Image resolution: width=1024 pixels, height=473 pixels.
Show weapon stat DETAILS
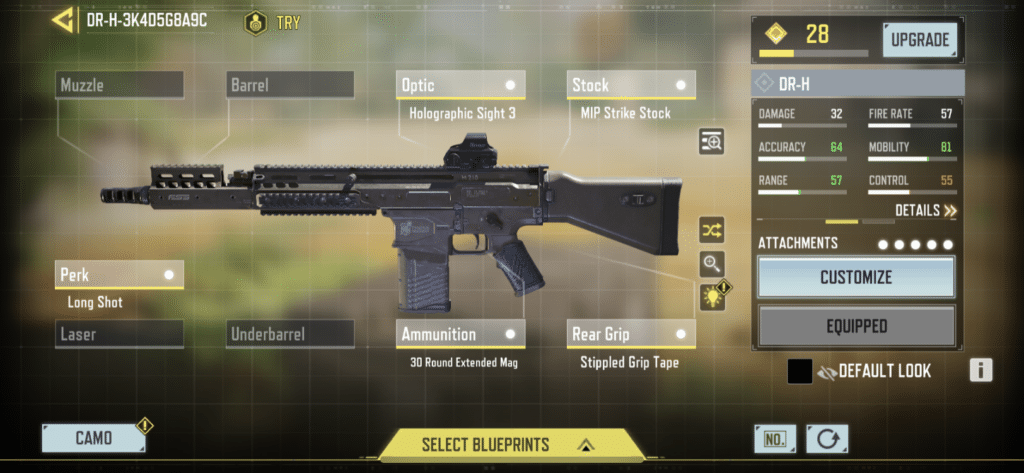coord(925,211)
